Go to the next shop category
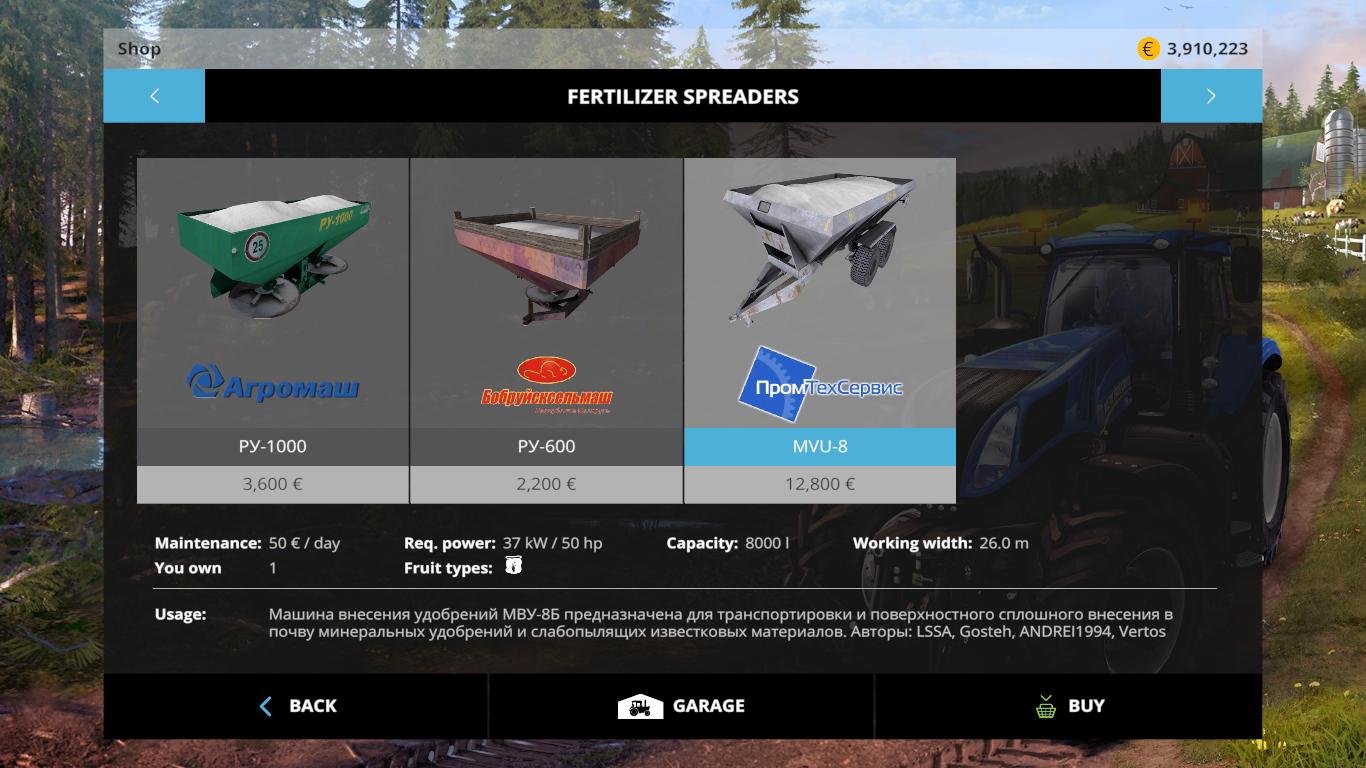Screen dimensions: 1366x768 coord(1211,96)
